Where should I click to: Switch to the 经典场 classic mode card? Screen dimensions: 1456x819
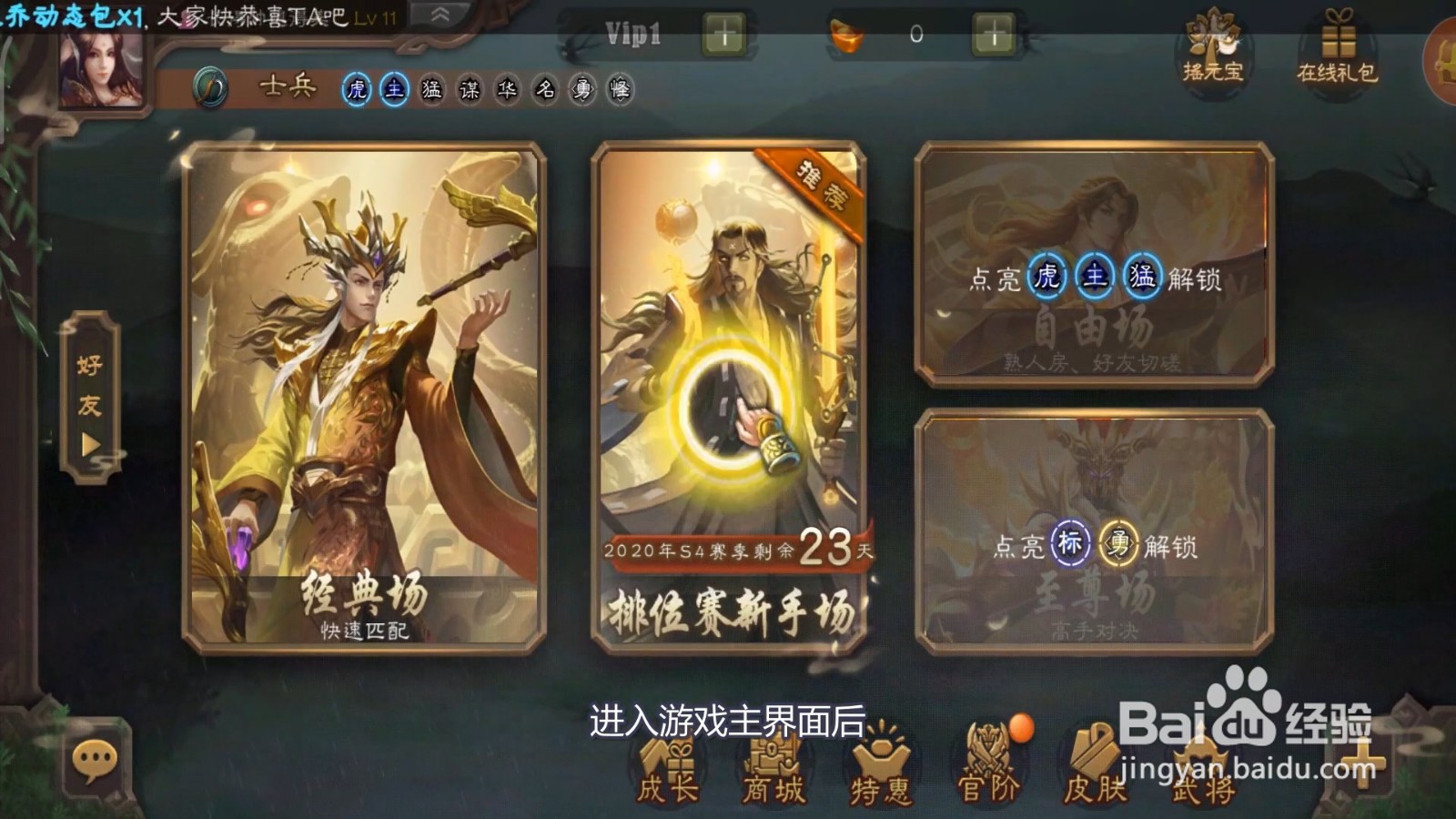pos(359,400)
